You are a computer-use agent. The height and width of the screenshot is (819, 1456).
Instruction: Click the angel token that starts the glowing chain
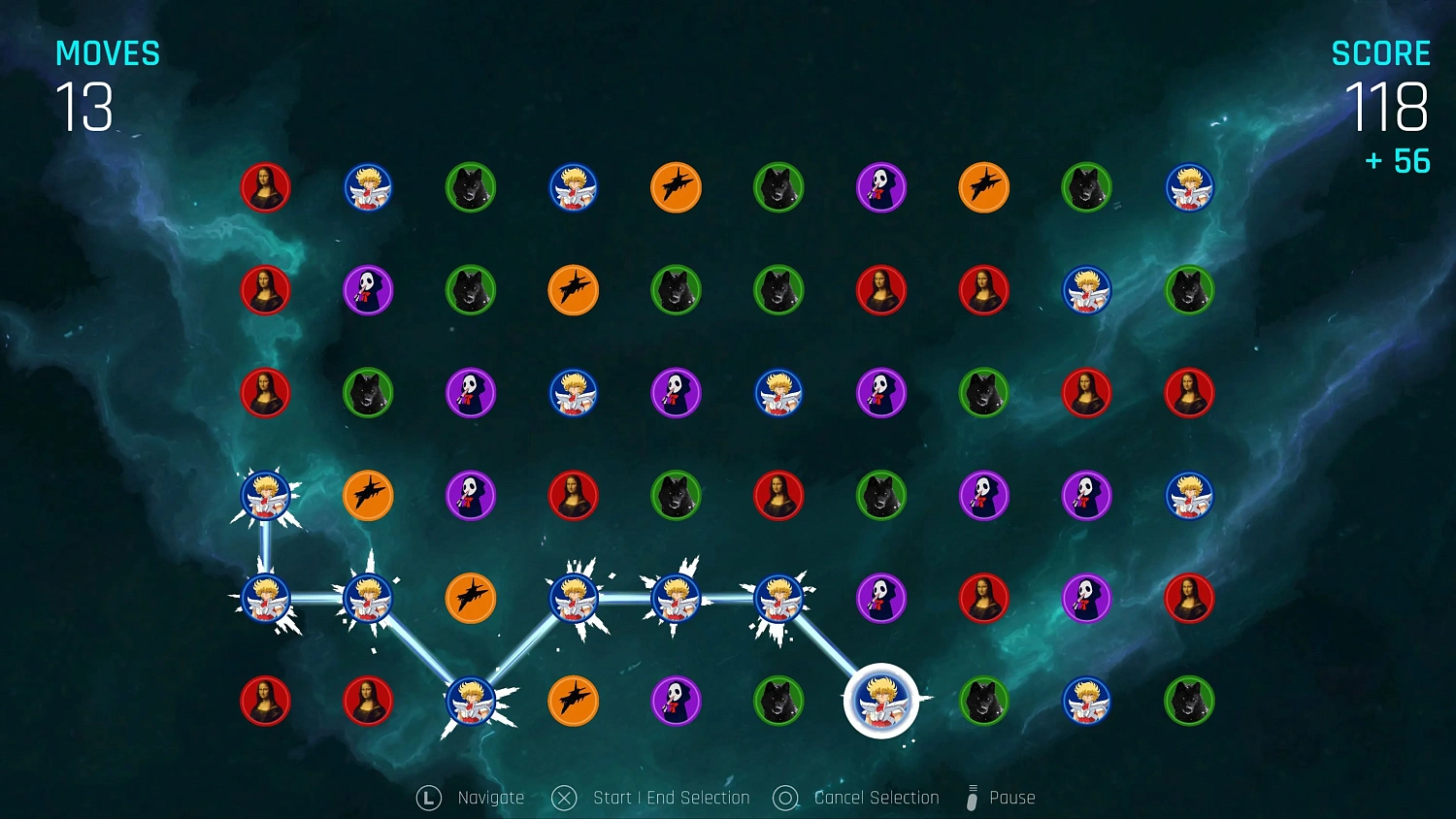point(265,496)
